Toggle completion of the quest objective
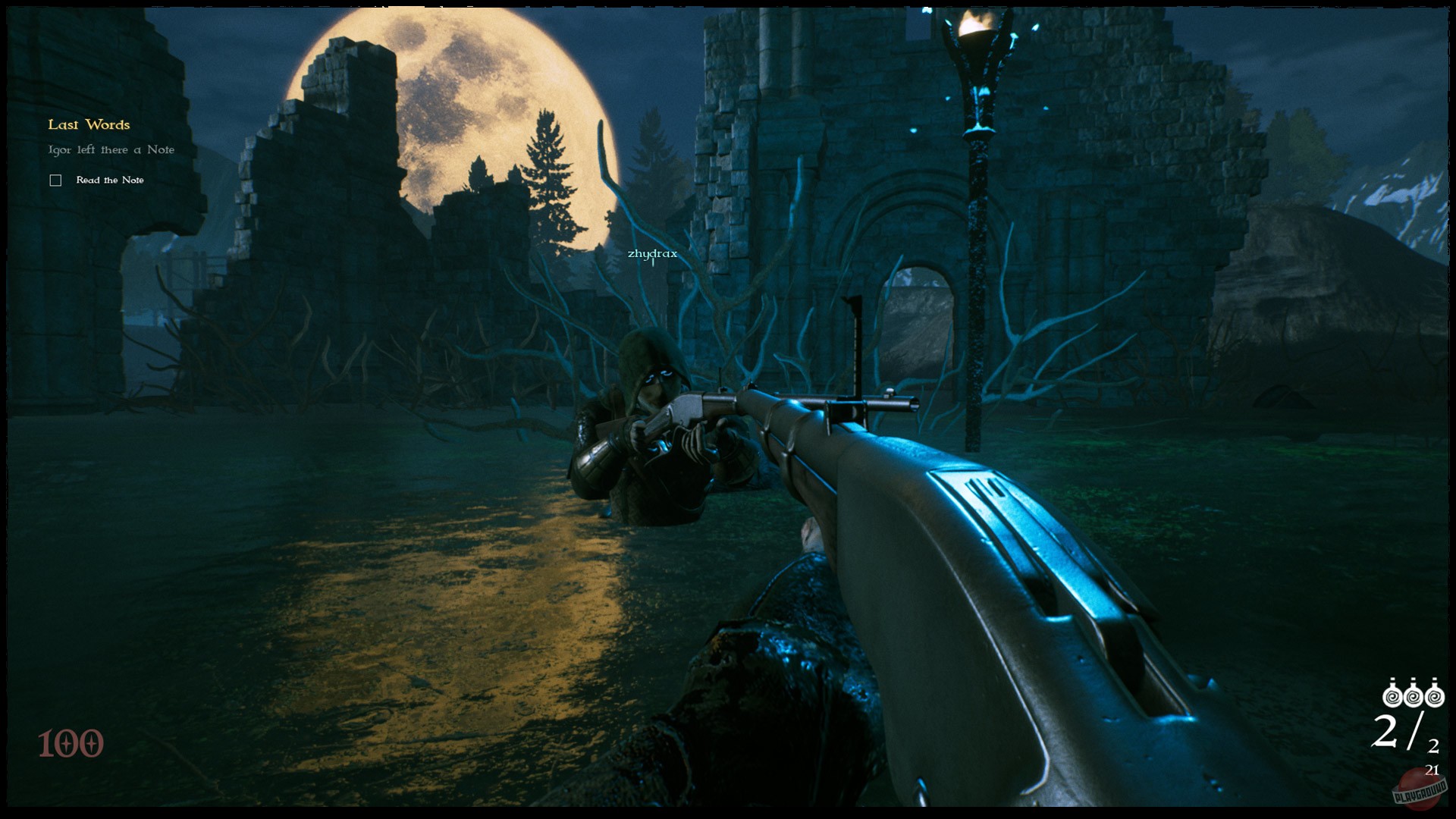Viewport: 1456px width, 819px height. [x=55, y=180]
